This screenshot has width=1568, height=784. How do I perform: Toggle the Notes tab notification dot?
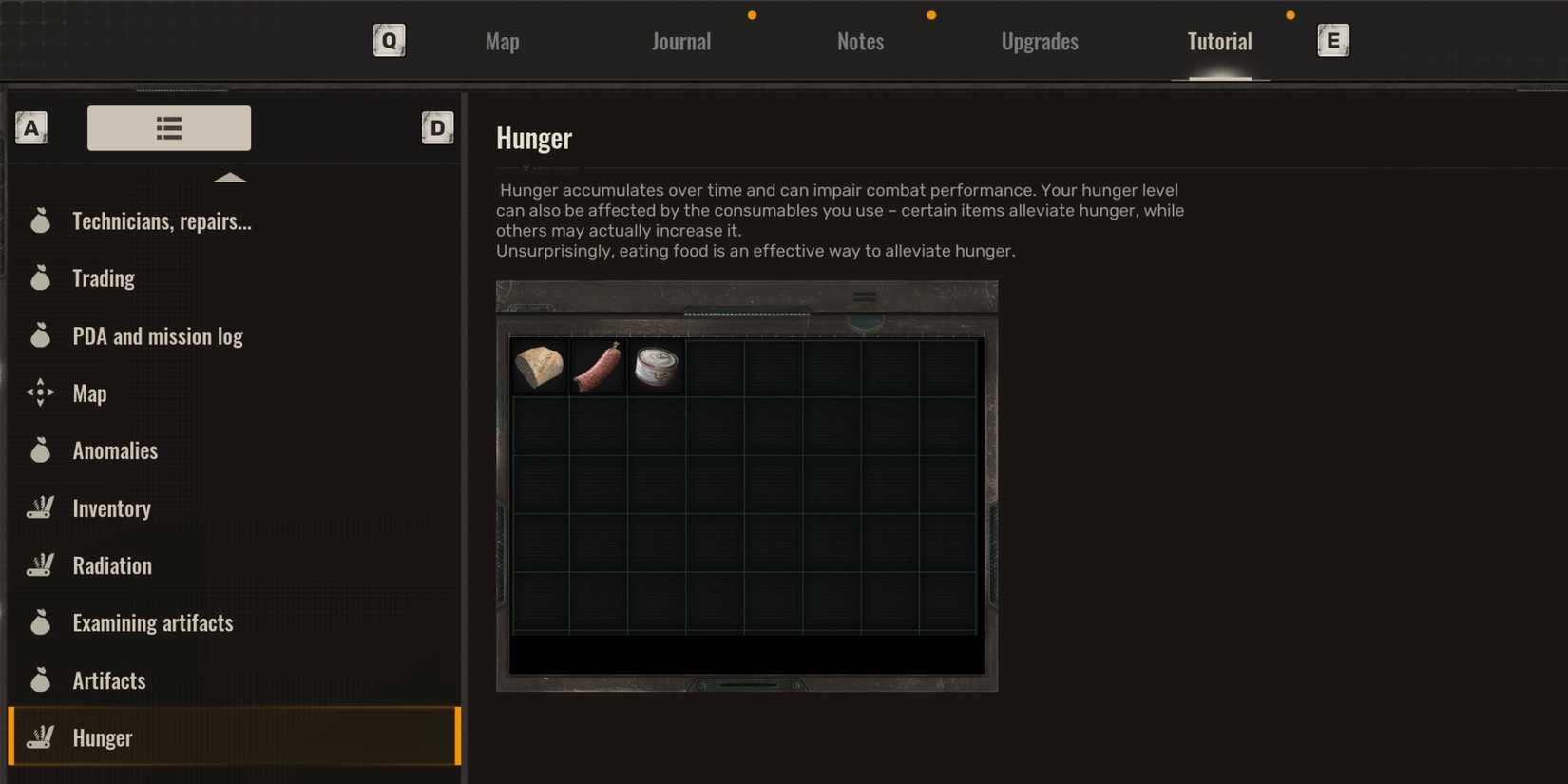coord(930,14)
